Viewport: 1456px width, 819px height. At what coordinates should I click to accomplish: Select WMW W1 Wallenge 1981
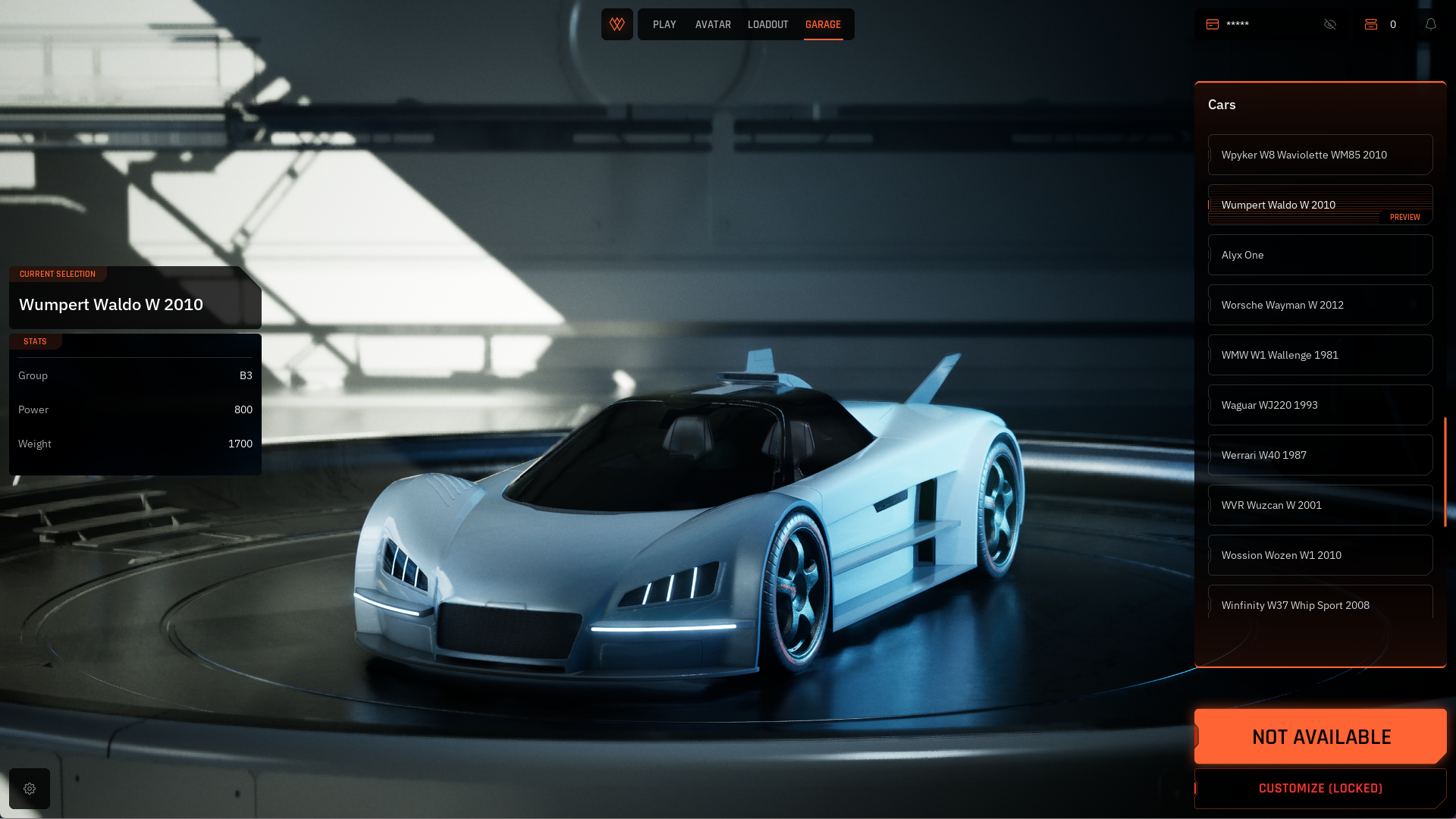pyautogui.click(x=1319, y=355)
